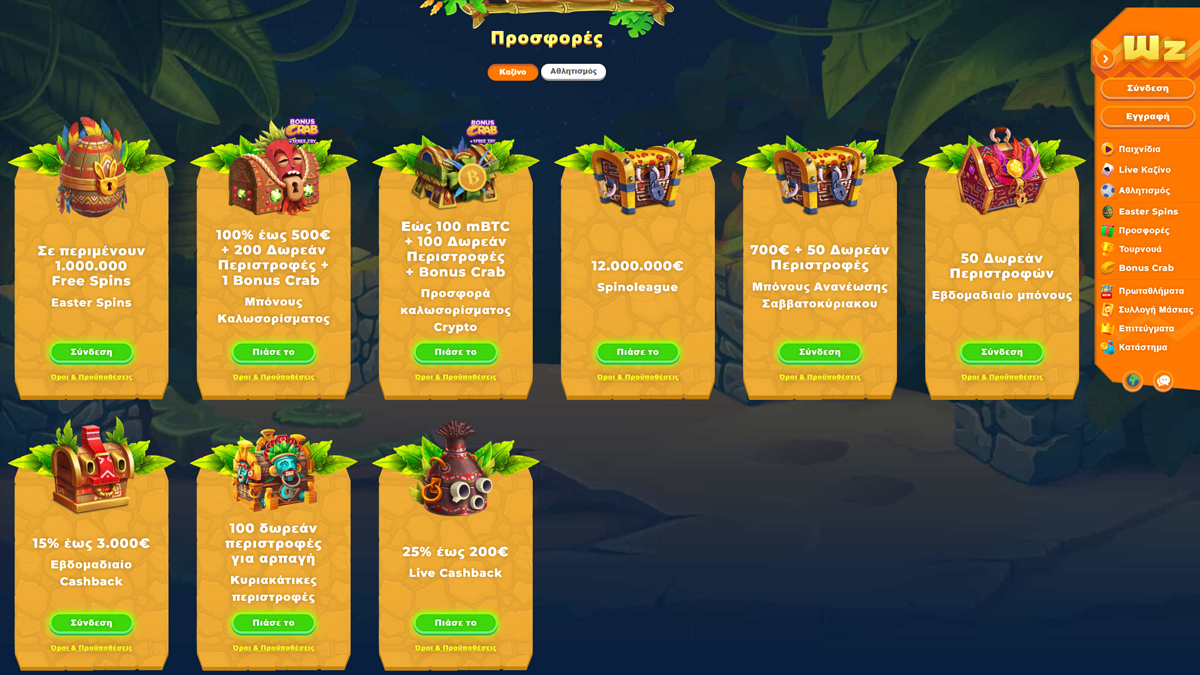
Task: Click the globe language icon
Action: click(x=1132, y=381)
